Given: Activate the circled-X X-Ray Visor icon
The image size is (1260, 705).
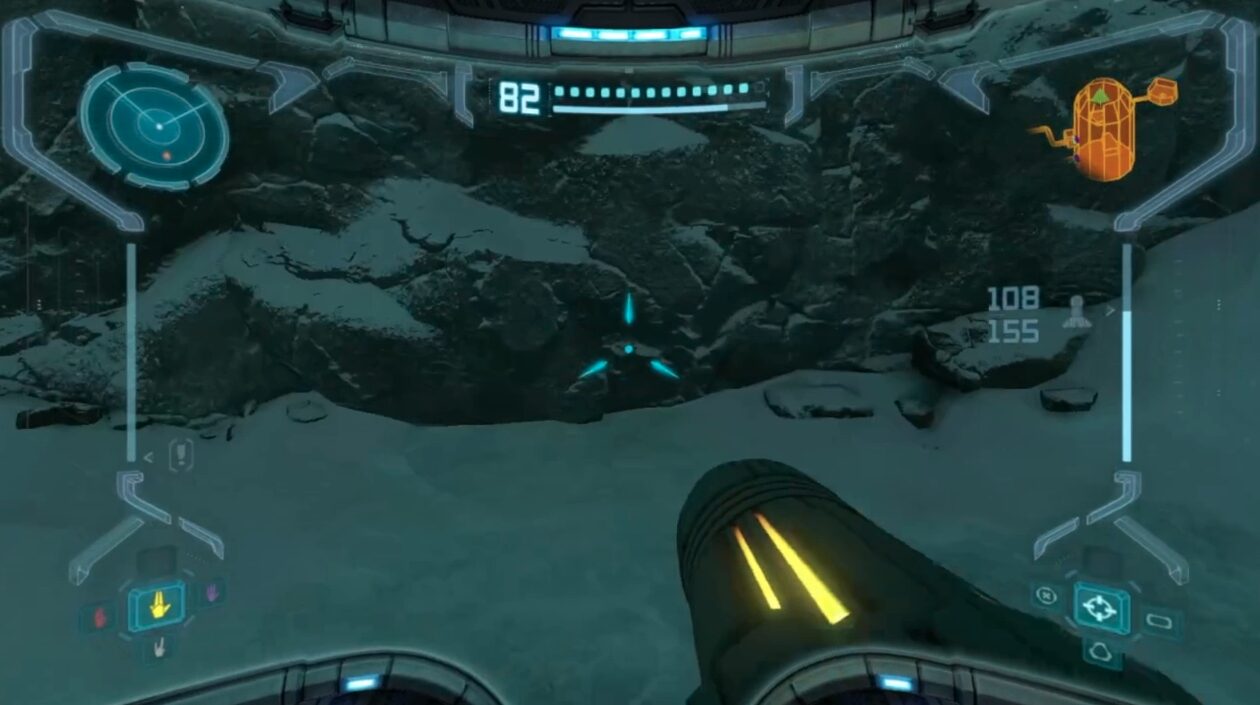Looking at the screenshot, I should (1045, 596).
